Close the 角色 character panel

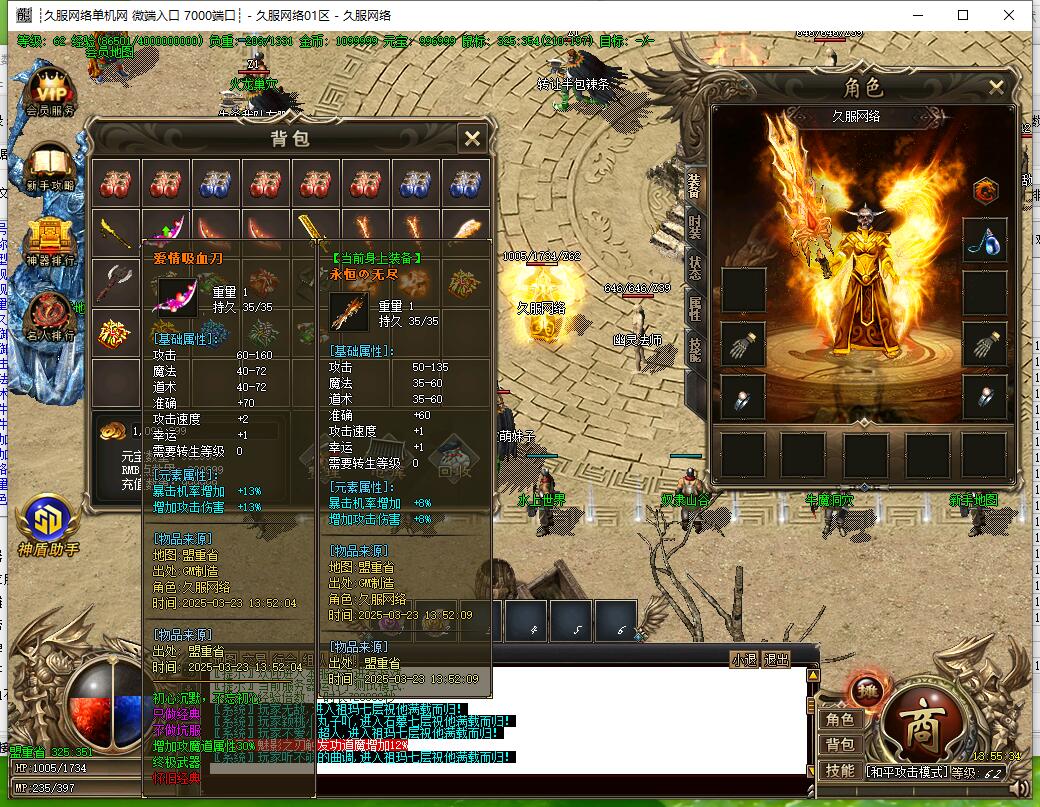(x=996, y=87)
